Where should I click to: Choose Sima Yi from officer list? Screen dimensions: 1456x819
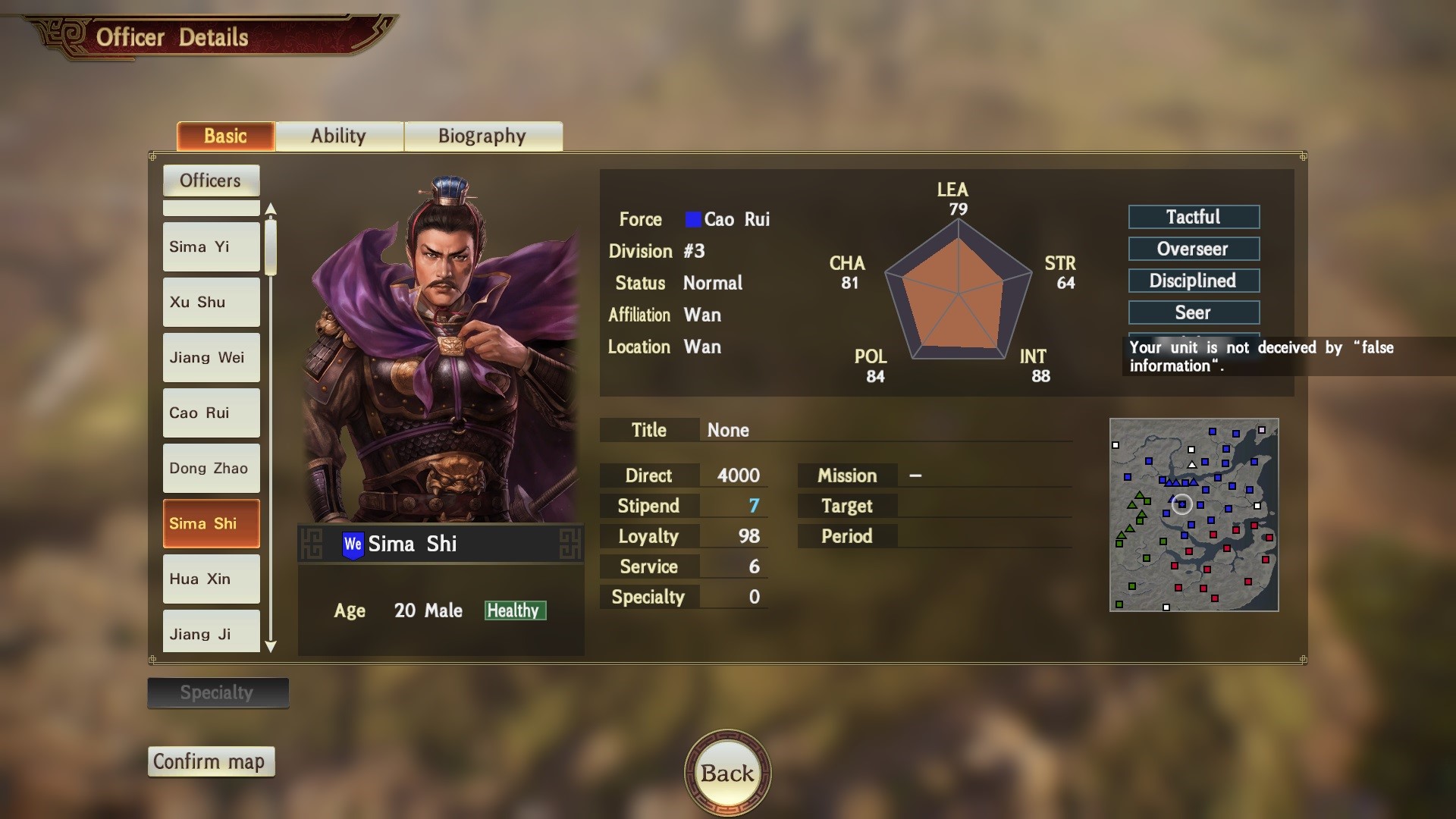(211, 247)
